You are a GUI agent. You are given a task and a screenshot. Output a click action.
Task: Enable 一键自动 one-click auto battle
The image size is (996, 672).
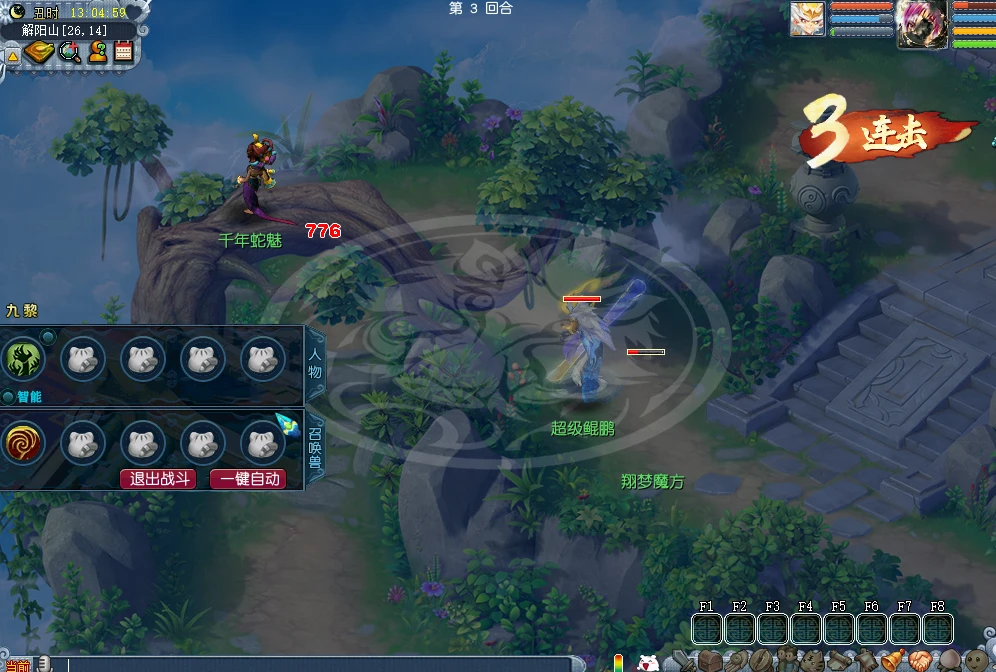[248, 479]
